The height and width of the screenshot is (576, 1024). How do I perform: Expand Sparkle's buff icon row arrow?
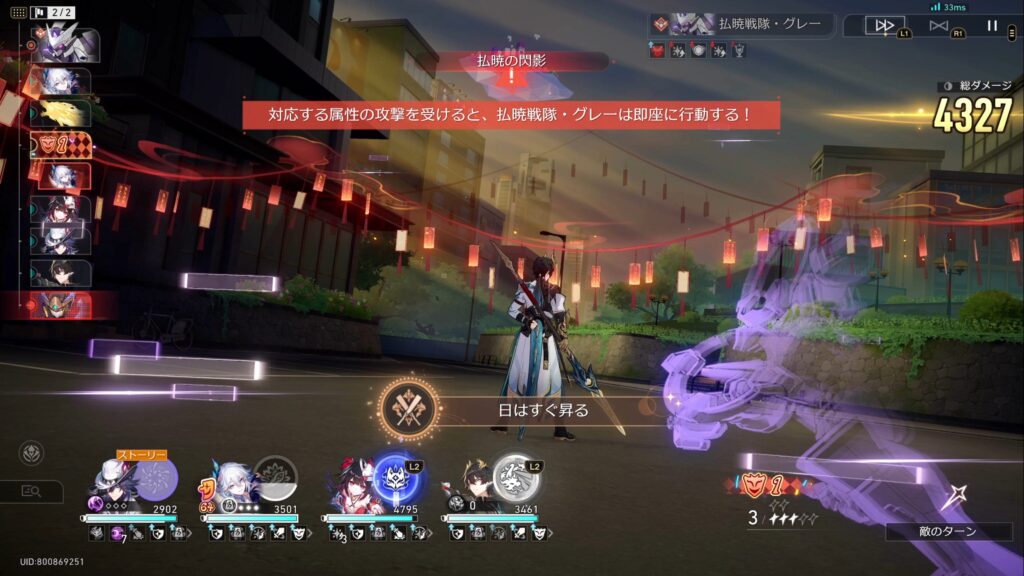[429, 534]
